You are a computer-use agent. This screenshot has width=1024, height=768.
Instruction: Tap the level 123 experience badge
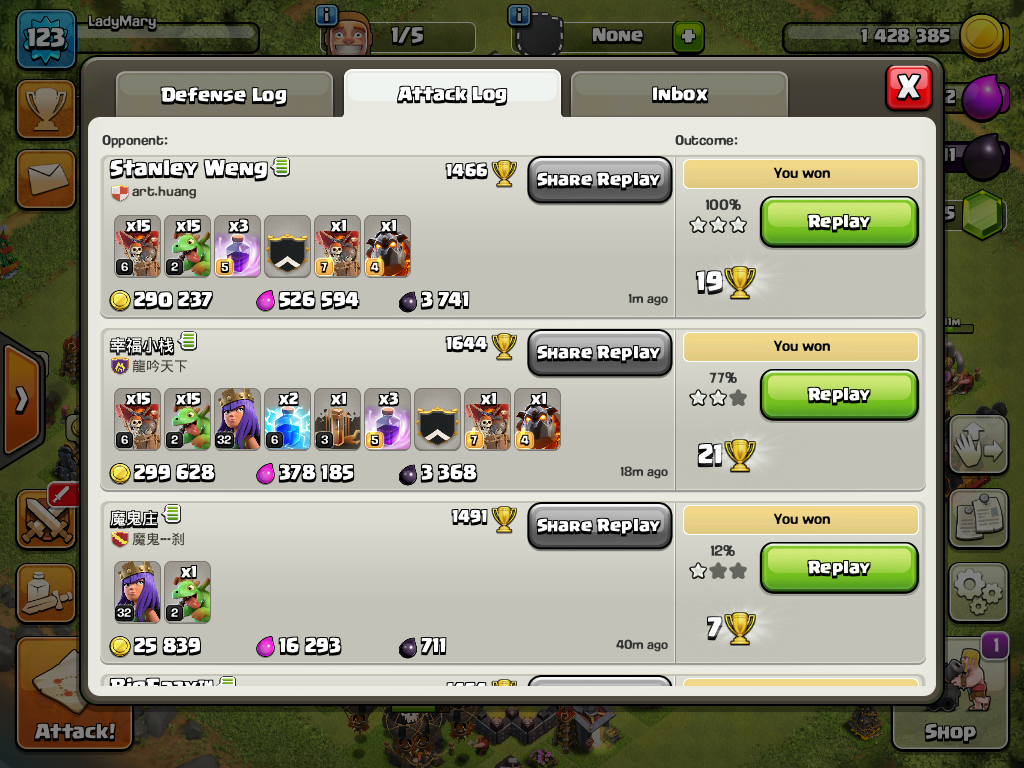(45, 39)
